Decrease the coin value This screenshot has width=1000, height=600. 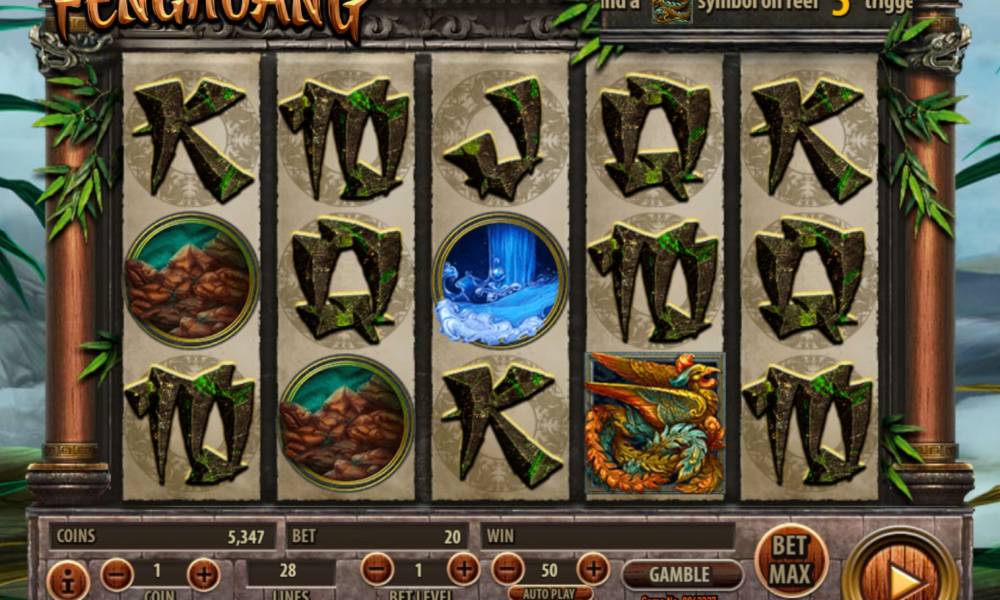point(117,574)
